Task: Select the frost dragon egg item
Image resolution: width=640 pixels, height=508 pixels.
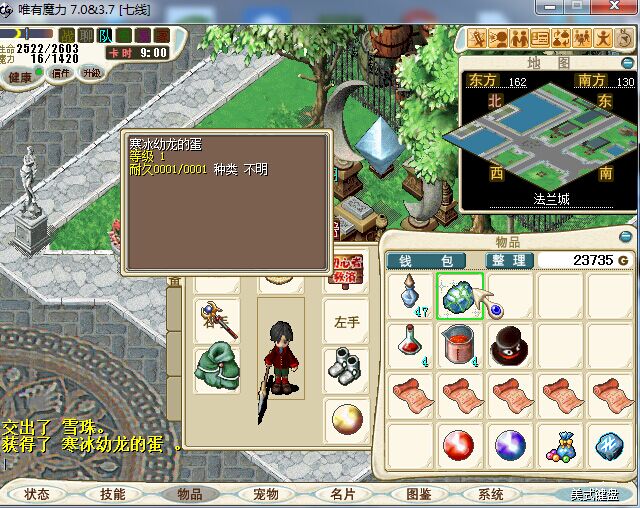Action: 460,296
